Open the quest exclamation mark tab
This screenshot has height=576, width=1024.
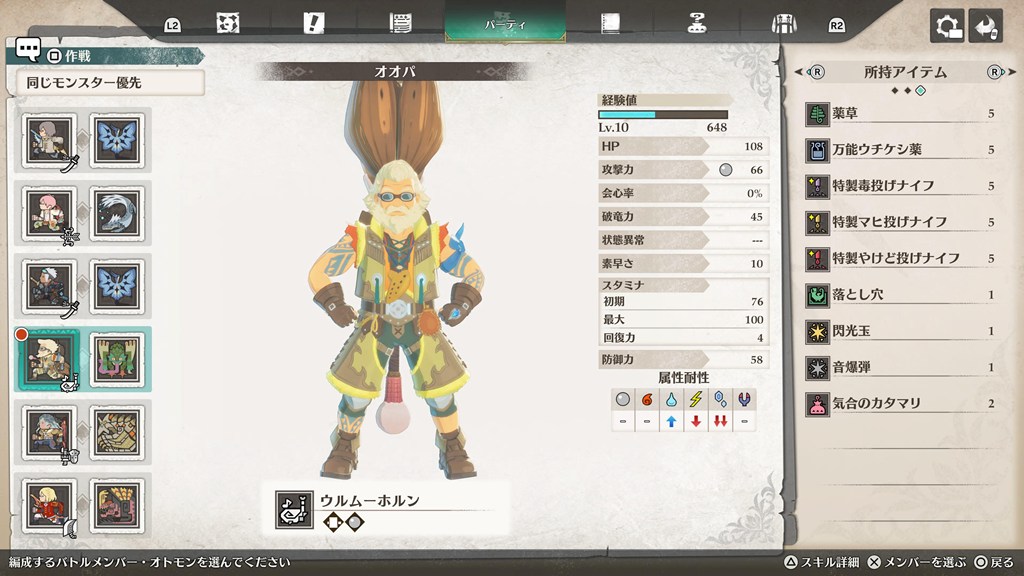point(314,23)
